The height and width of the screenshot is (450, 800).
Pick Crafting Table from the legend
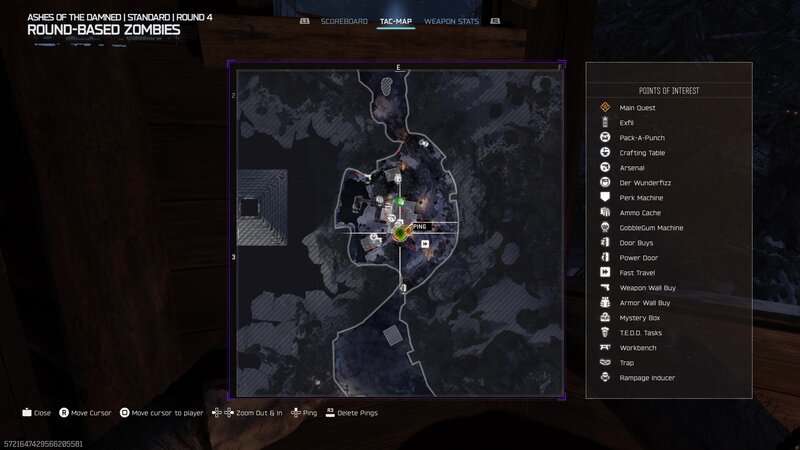(642, 152)
